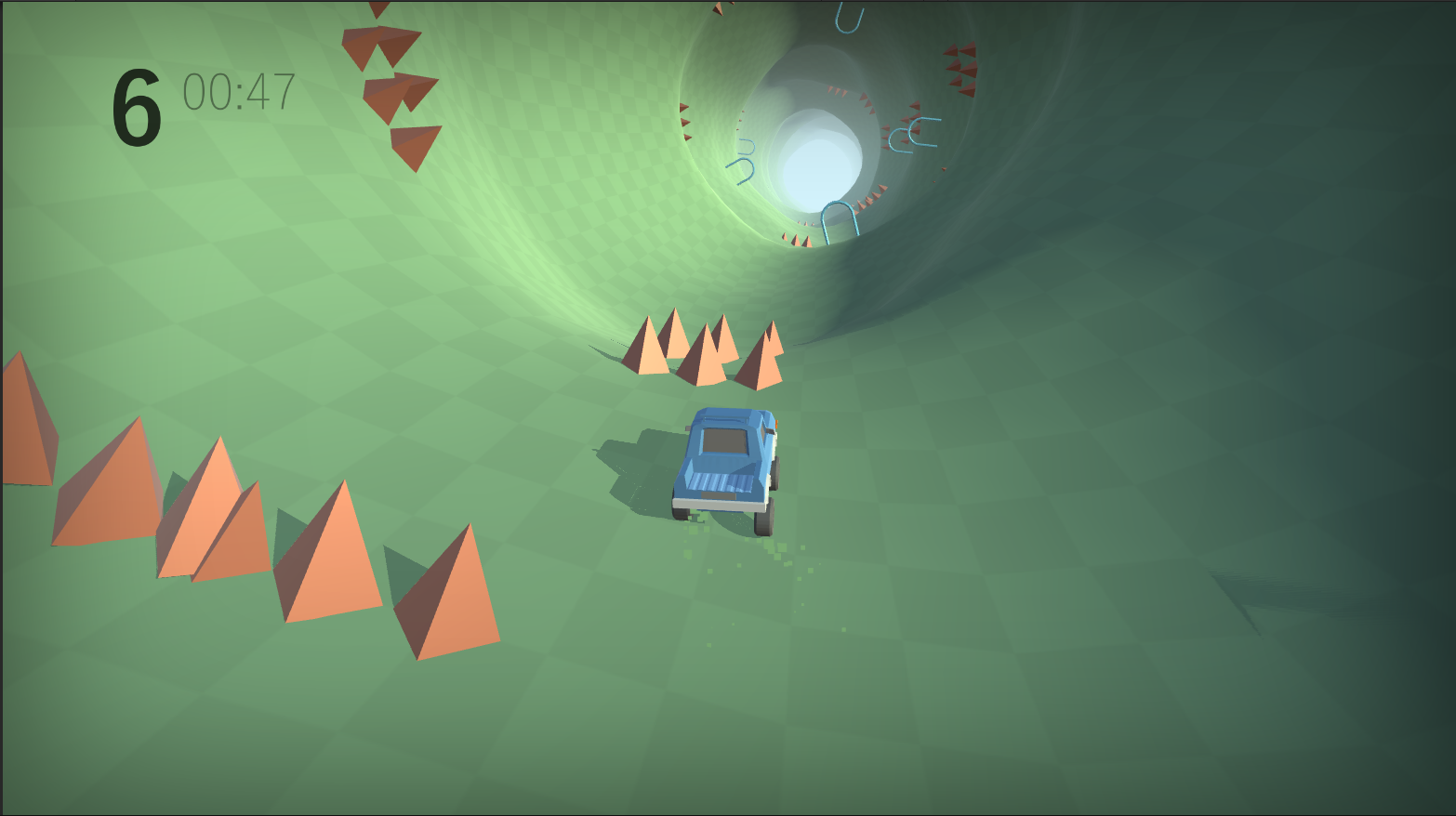Select the blue car
Viewport: 1456px width, 816px height.
725,460
